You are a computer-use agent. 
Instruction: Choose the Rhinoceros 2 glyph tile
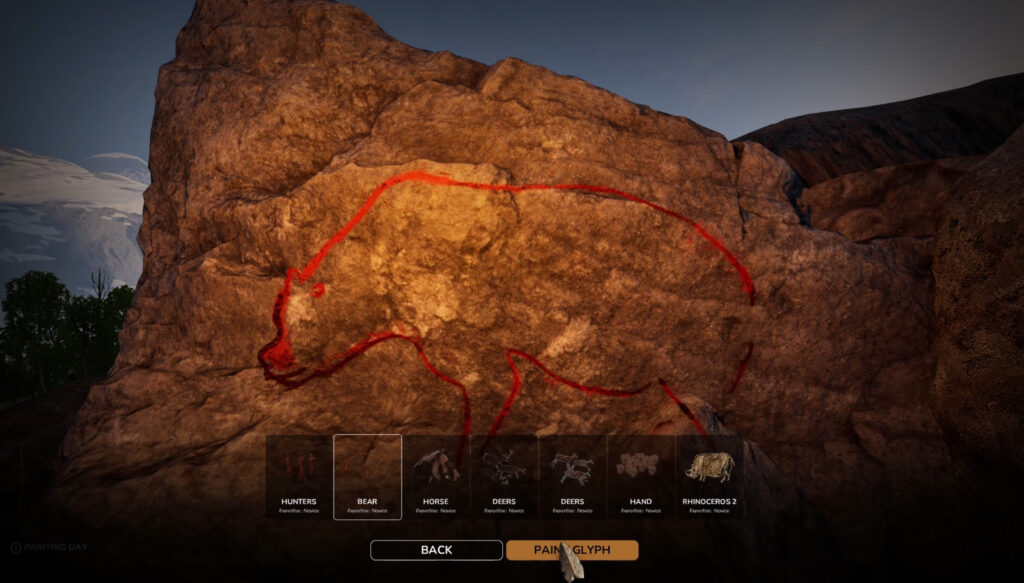click(709, 477)
